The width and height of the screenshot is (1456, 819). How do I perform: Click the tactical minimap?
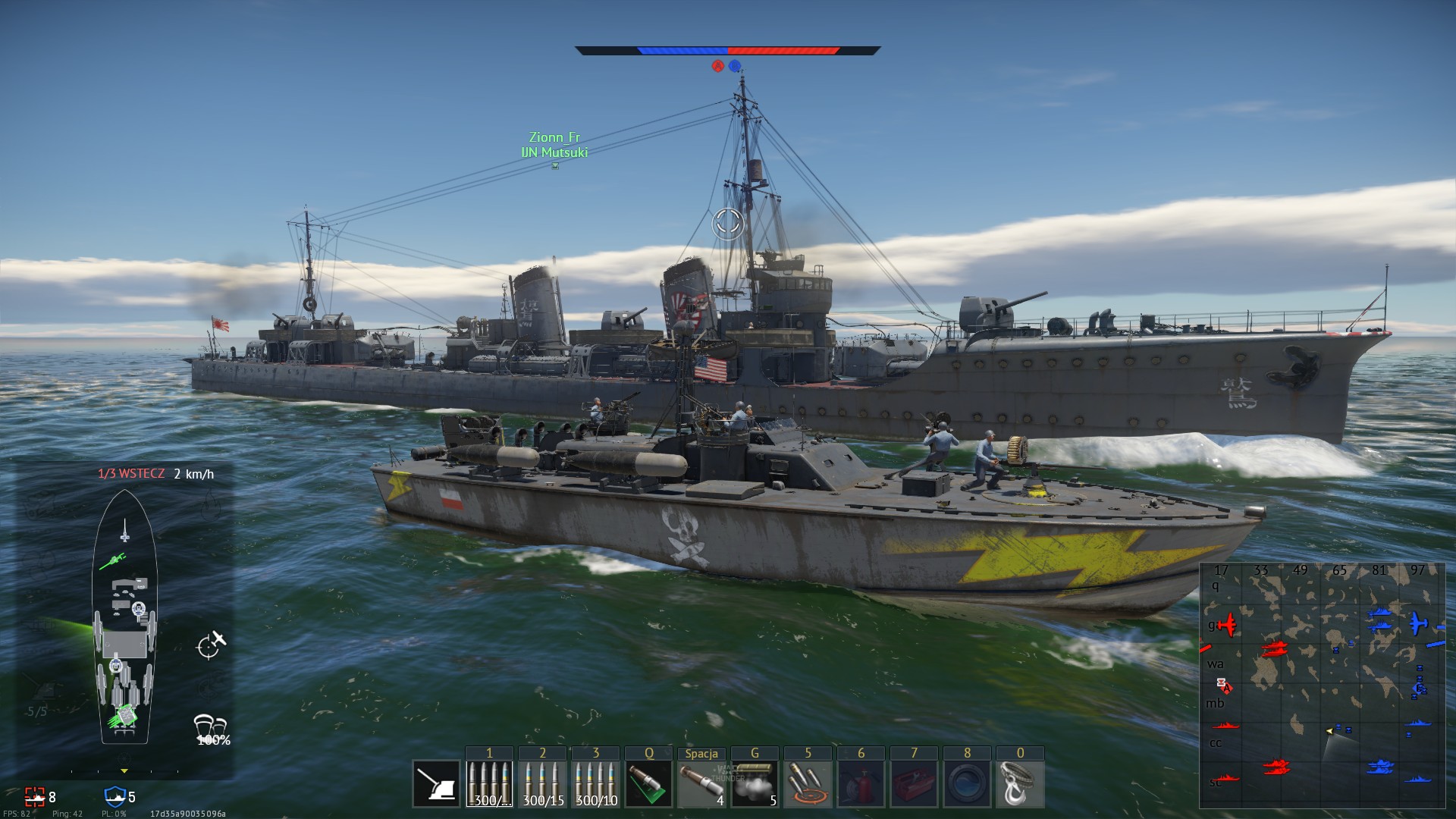[x=1322, y=685]
